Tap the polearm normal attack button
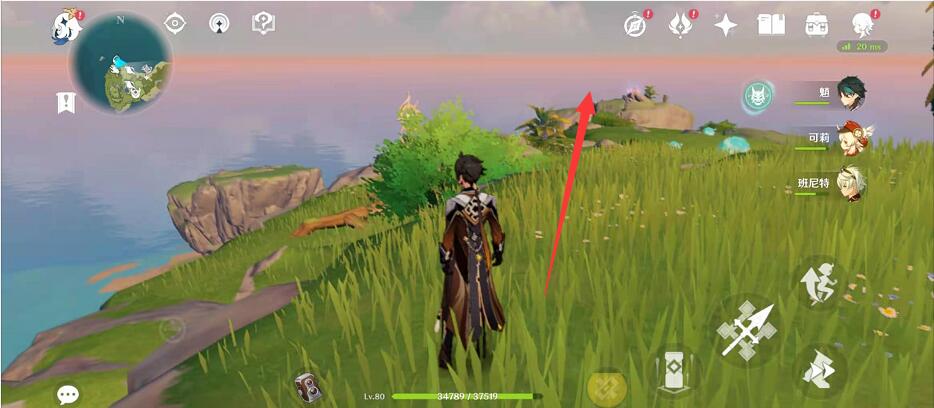Image resolution: width=934 pixels, height=408 pixels. (x=747, y=329)
